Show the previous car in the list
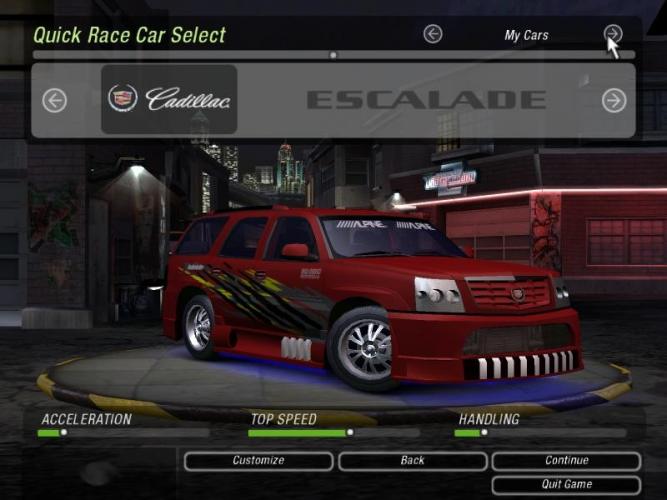Image resolution: width=667 pixels, height=500 pixels. point(54,100)
